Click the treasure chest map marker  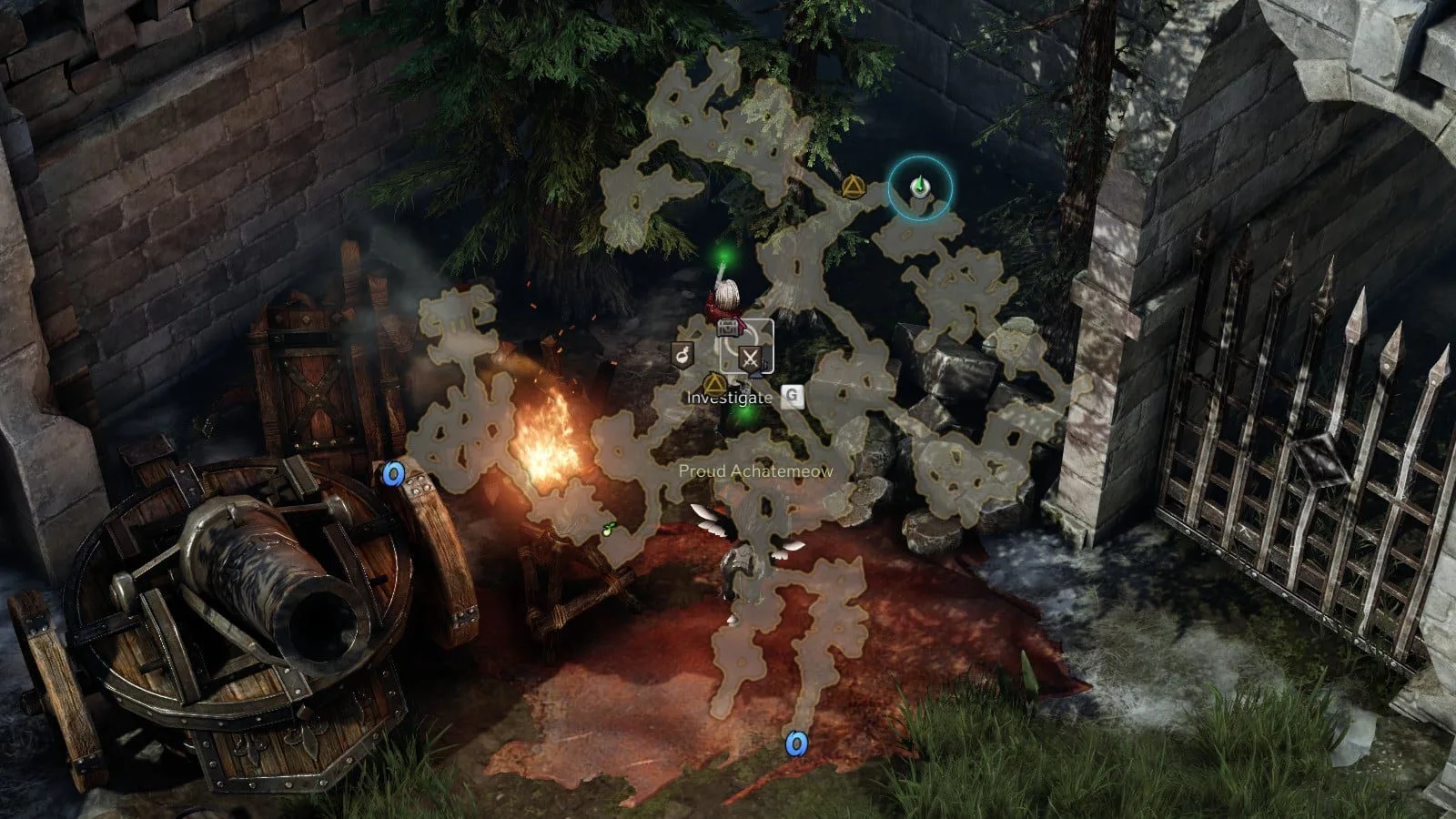tap(728, 327)
